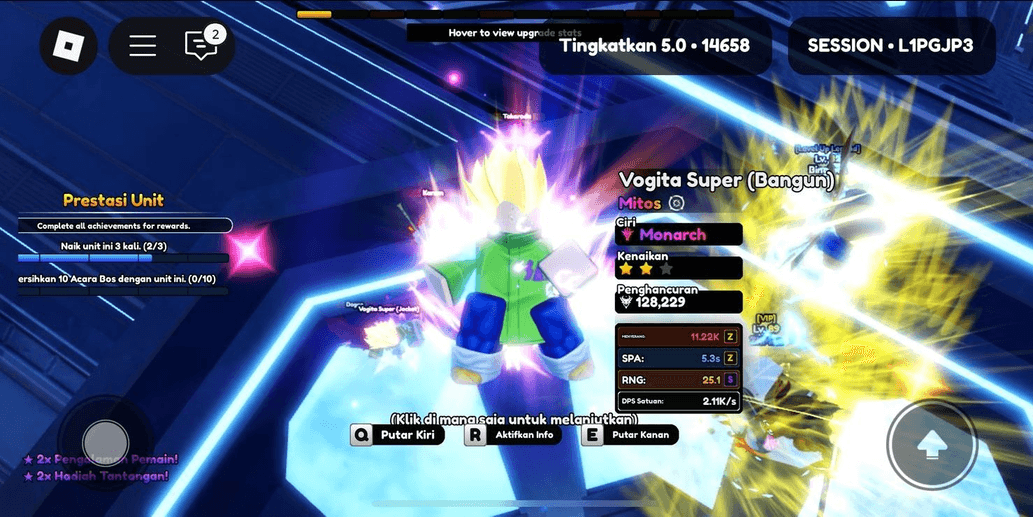This screenshot has width=1033, height=517.
Task: Open the hamburger menu
Action: click(143, 46)
